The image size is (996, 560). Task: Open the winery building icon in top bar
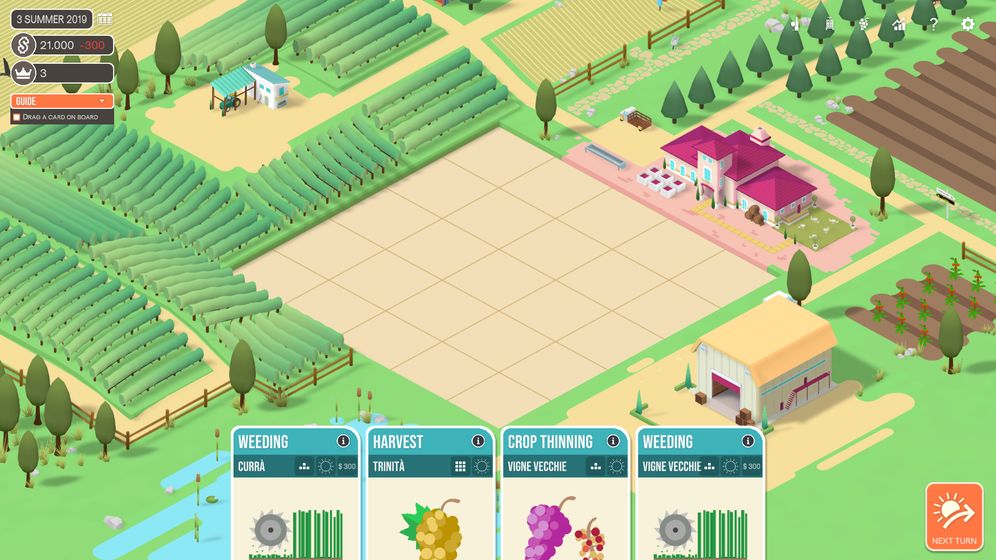pyautogui.click(x=829, y=24)
